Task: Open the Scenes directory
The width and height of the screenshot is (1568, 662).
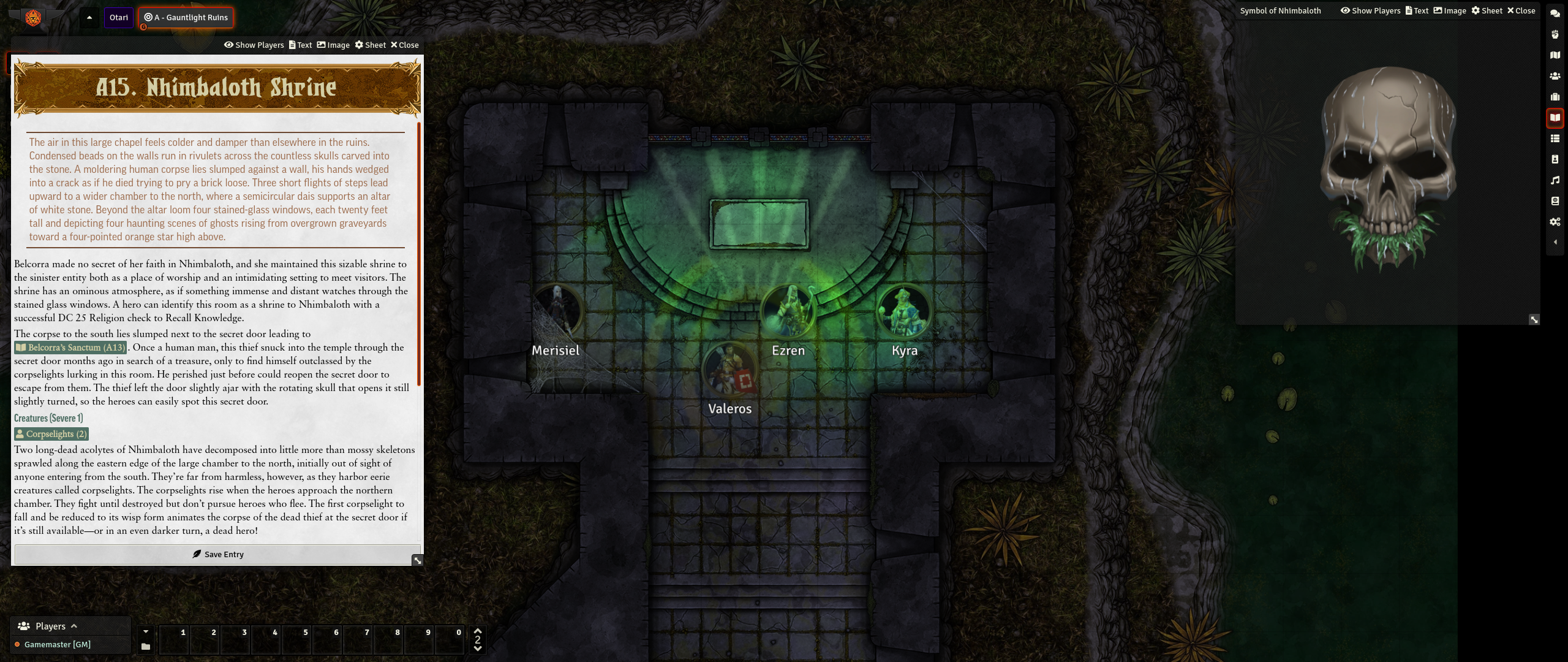Action: 1556,55
